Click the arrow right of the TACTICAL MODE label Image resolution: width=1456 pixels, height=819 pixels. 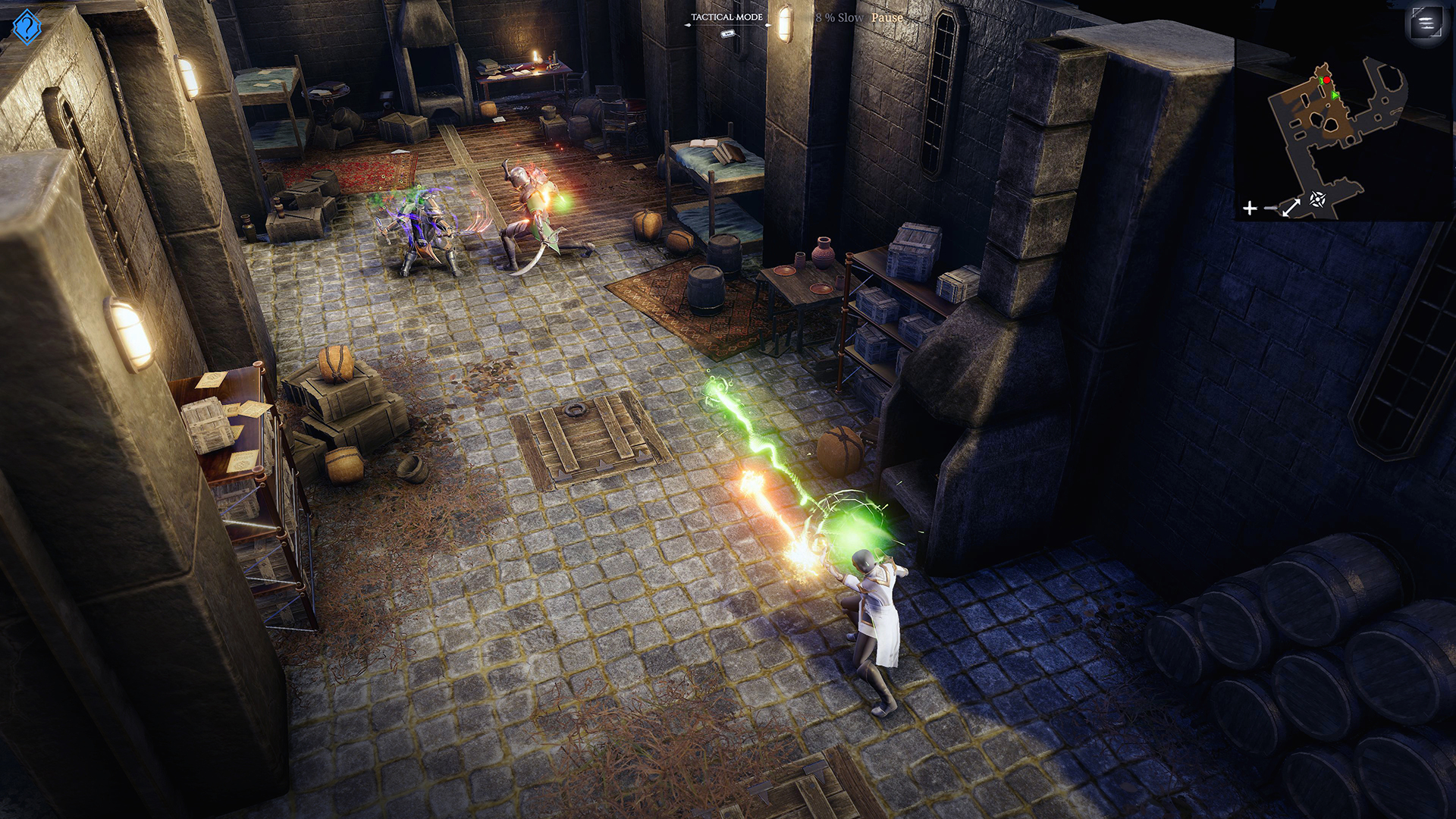click(767, 25)
